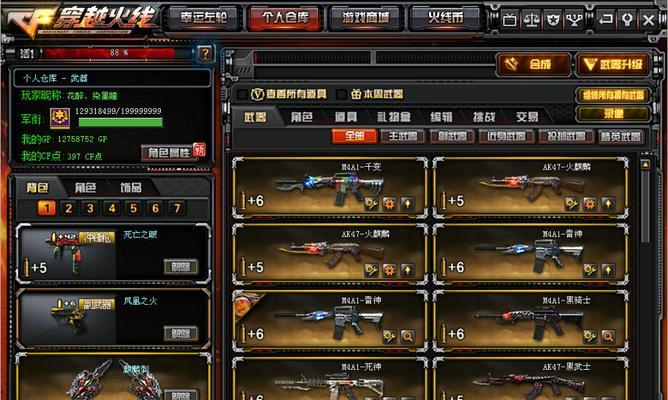
Task: Toggle the 查看所有道具 checkbox
Action: click(x=243, y=94)
